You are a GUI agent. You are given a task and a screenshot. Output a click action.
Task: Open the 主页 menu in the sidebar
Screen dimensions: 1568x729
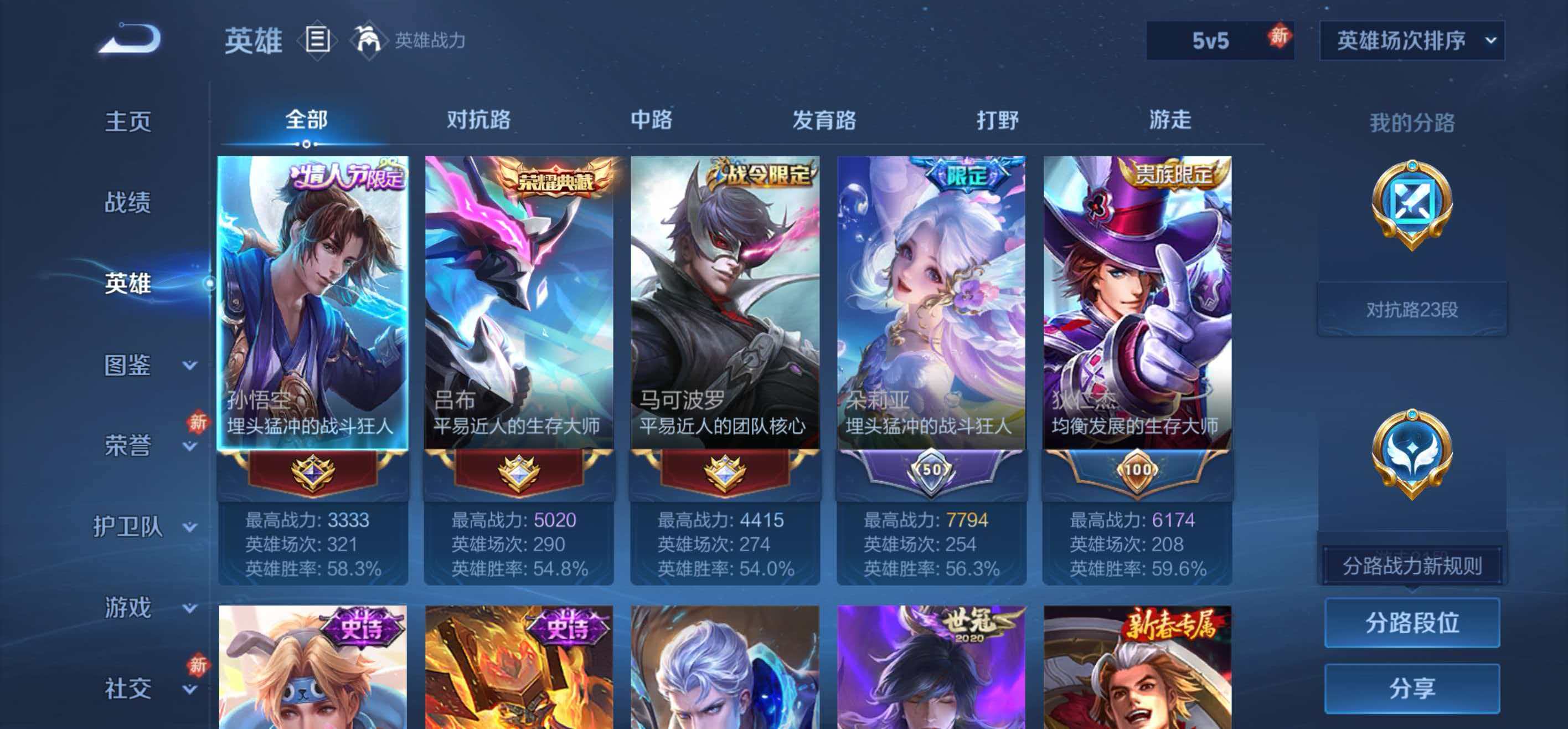pos(128,122)
